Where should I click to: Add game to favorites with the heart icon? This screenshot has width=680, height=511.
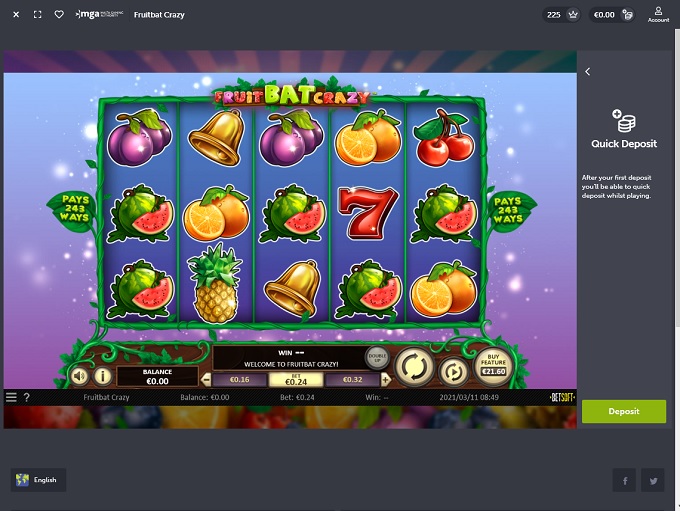coord(59,15)
